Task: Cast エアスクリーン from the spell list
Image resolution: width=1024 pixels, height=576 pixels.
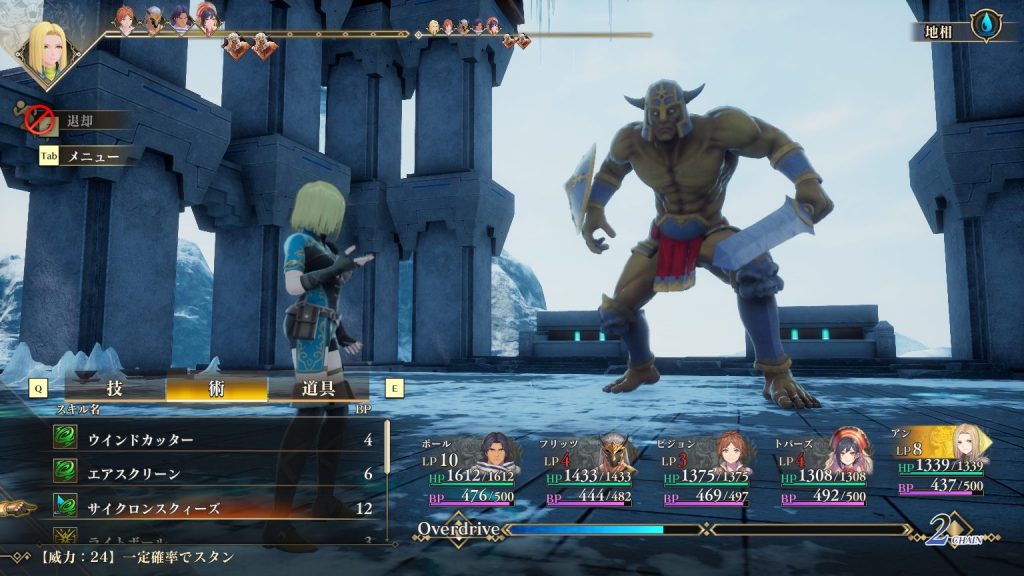Action: 213,473
